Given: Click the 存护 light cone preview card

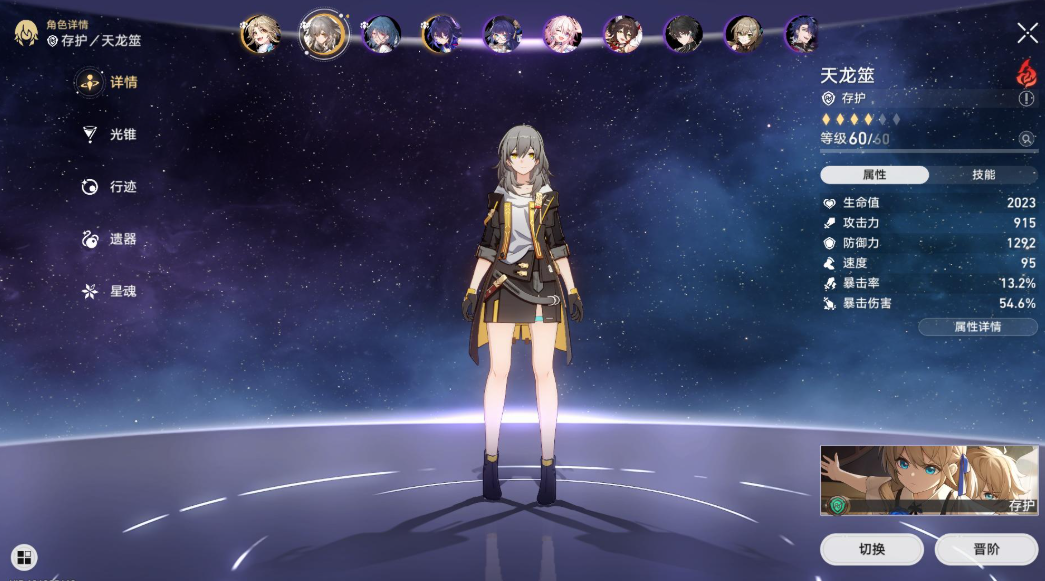Looking at the screenshot, I should 928,480.
